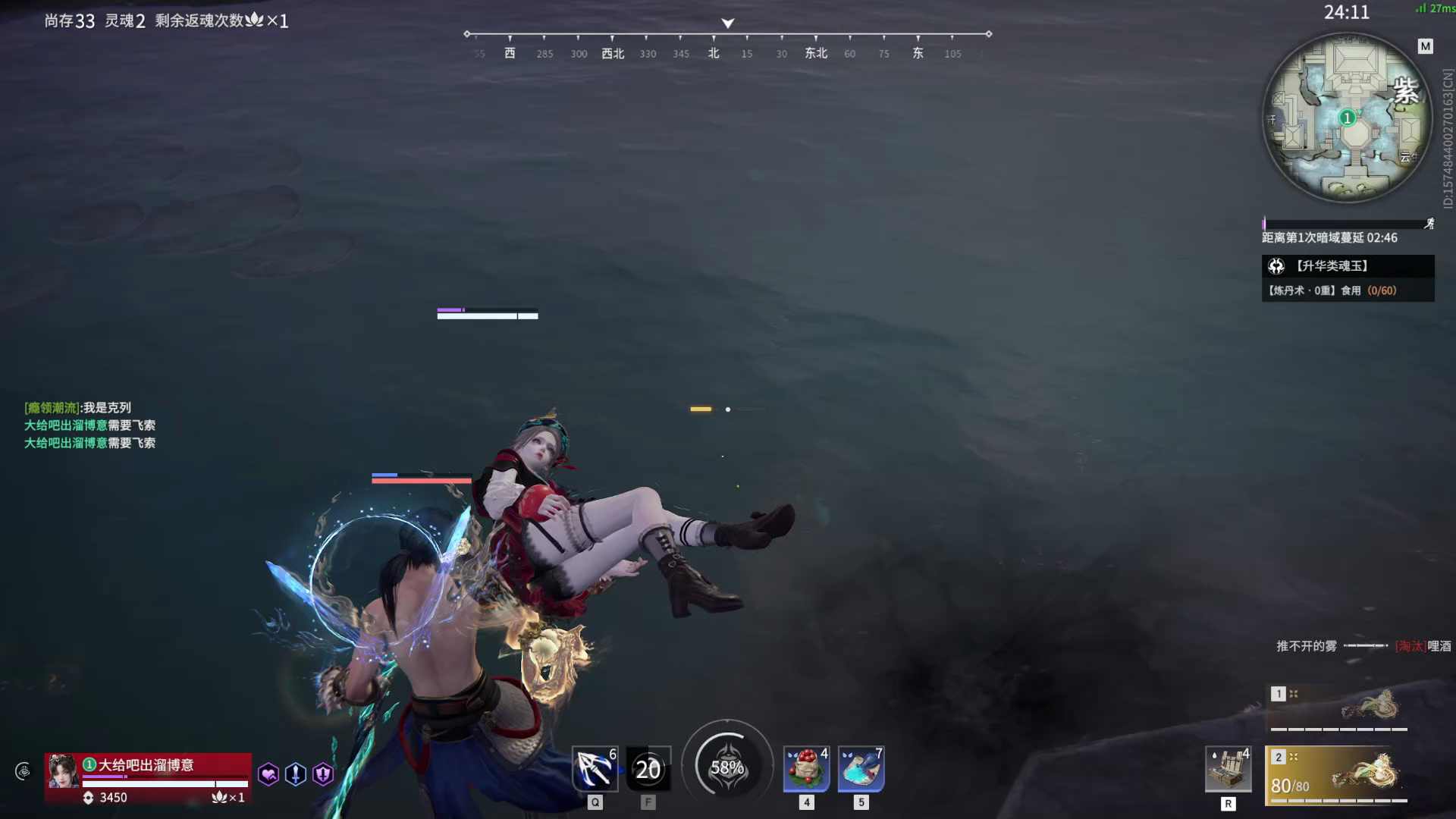Use the blue powder item in slot 5
This screenshot has height=819, width=1456.
coord(860,768)
